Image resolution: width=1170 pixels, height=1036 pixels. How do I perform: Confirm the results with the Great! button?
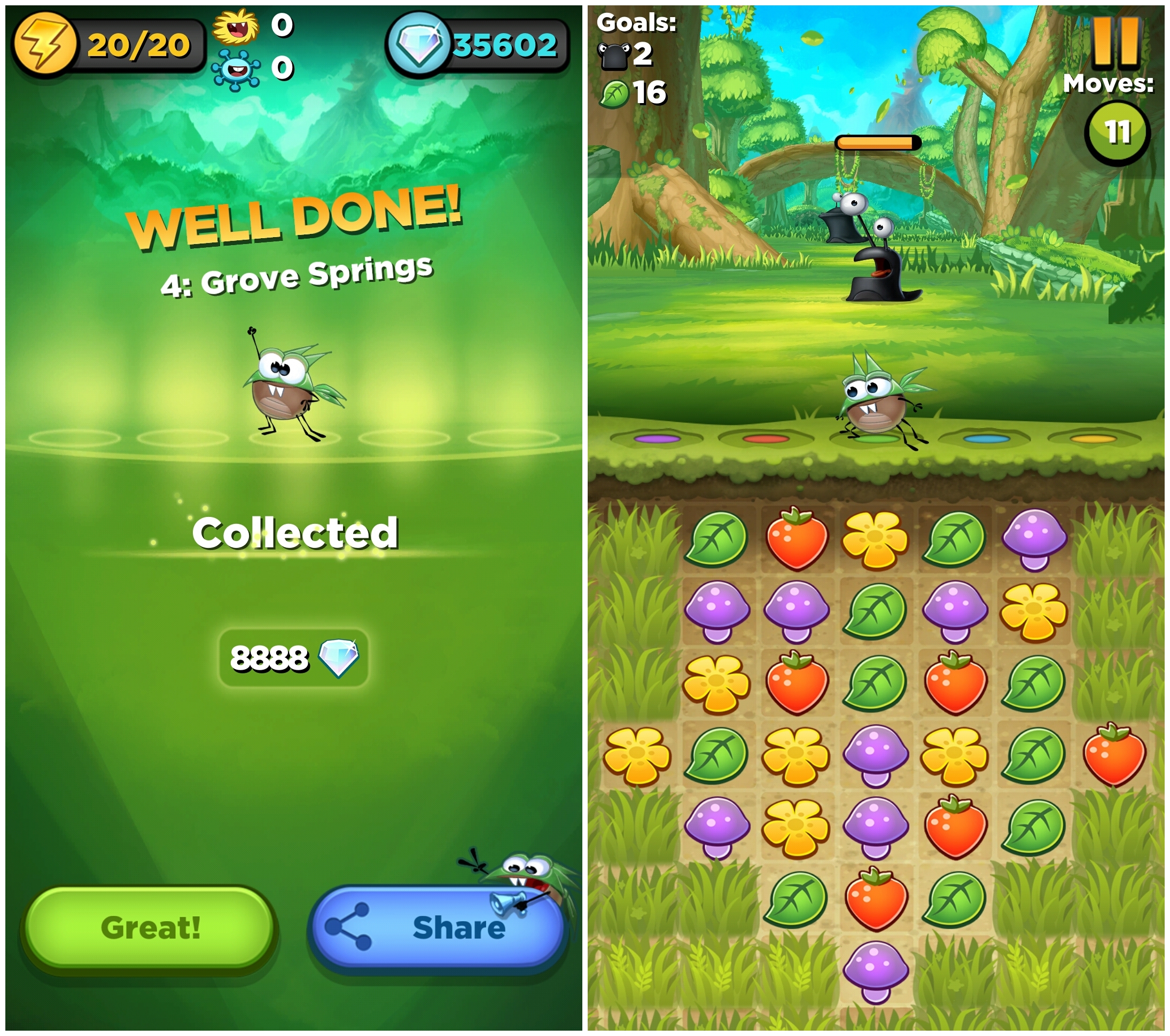tap(150, 927)
